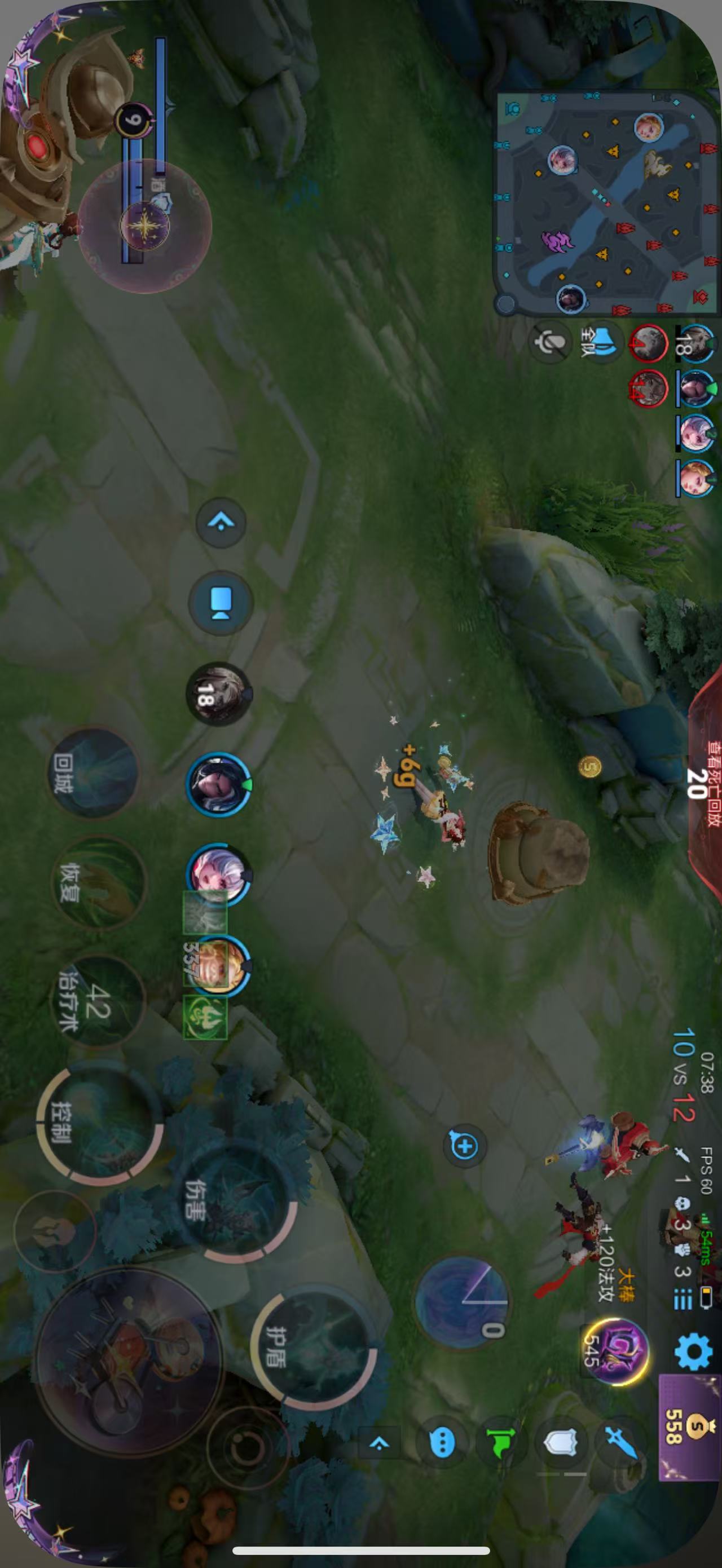Use the 恢复 restore ability

(99, 882)
